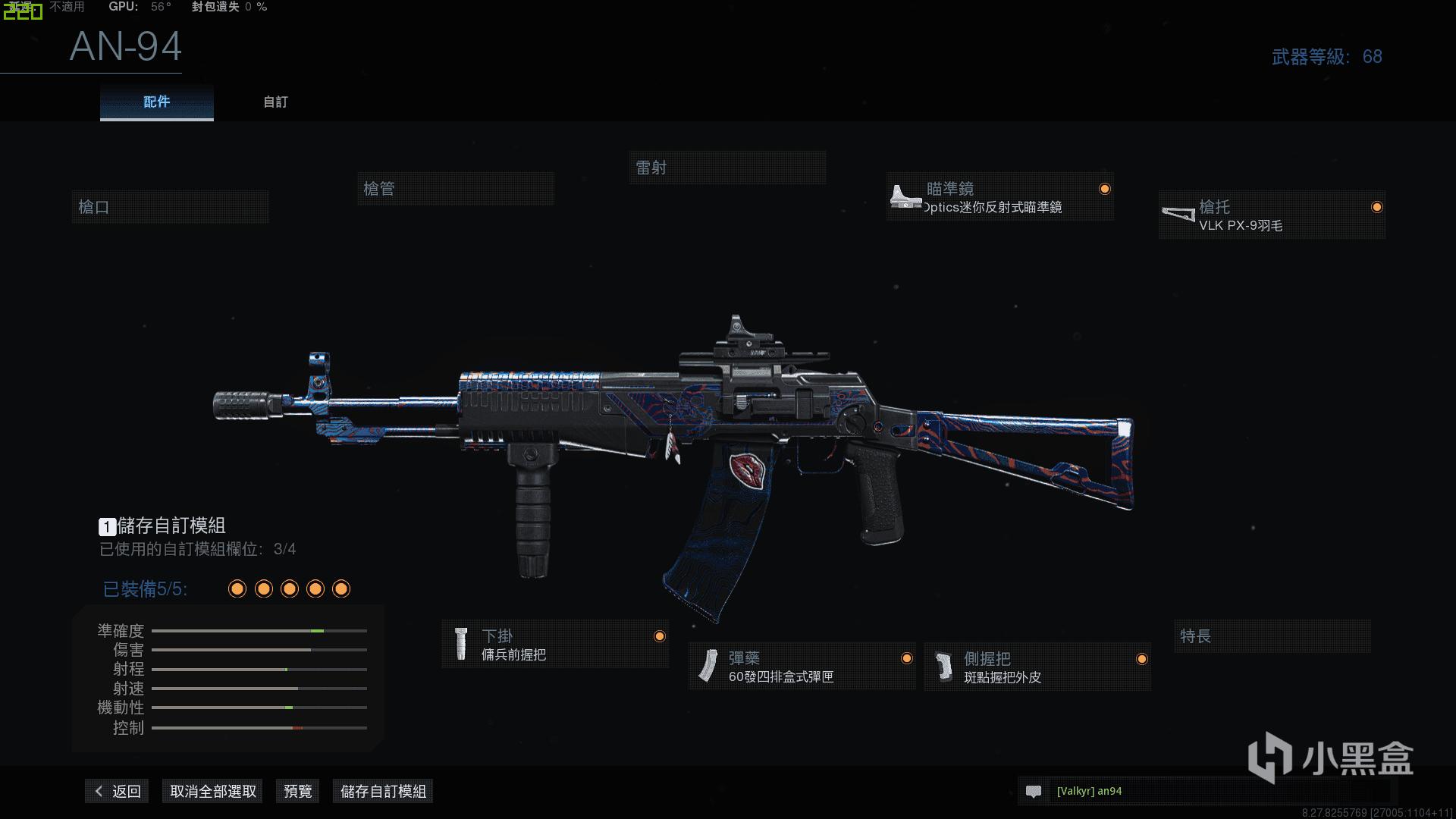Open the chat box showing [Valkyr] an94
Viewport: 1456px width, 819px height.
(x=1206, y=791)
